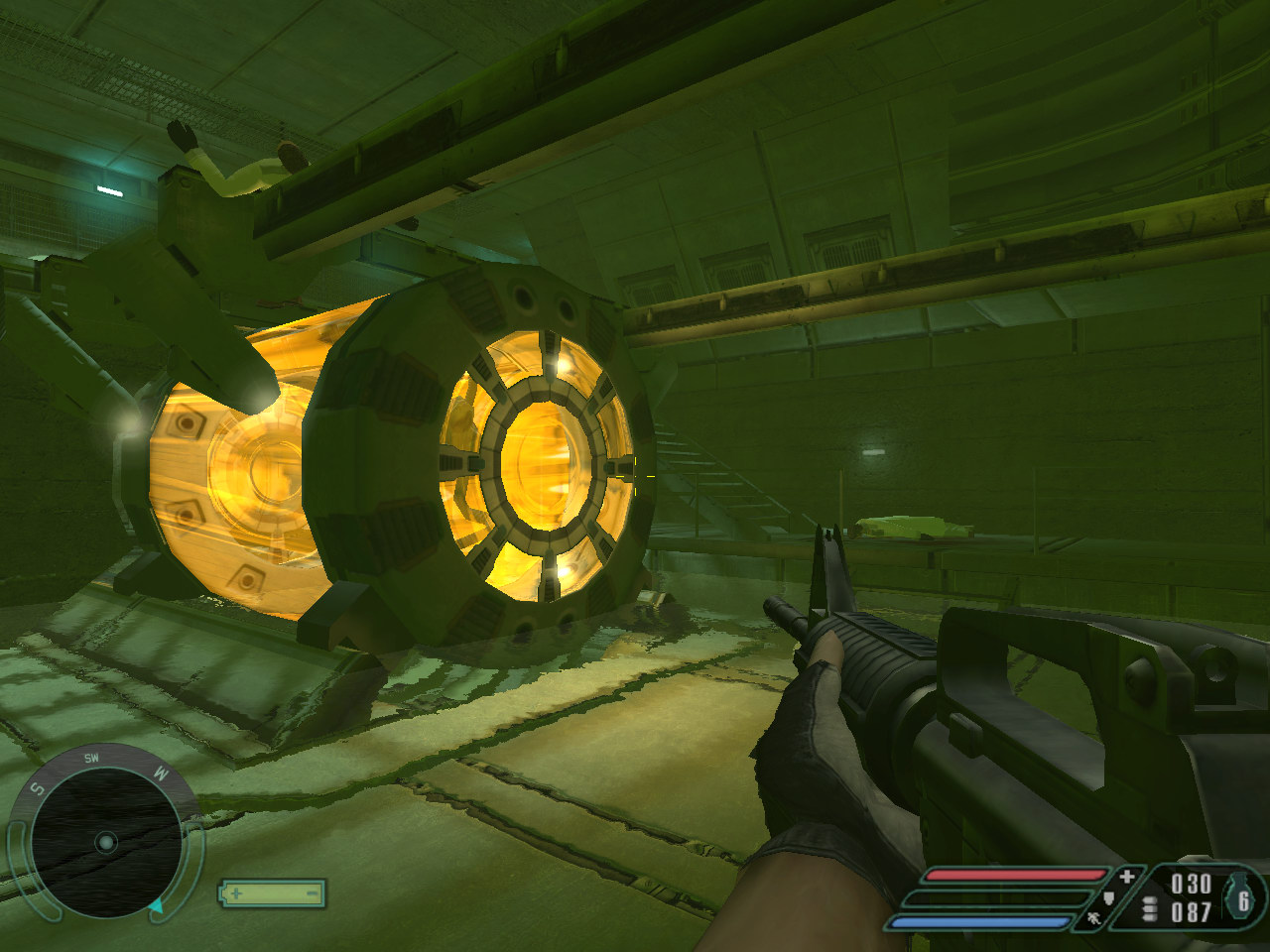Click the running-figure stance icon

[1094, 919]
